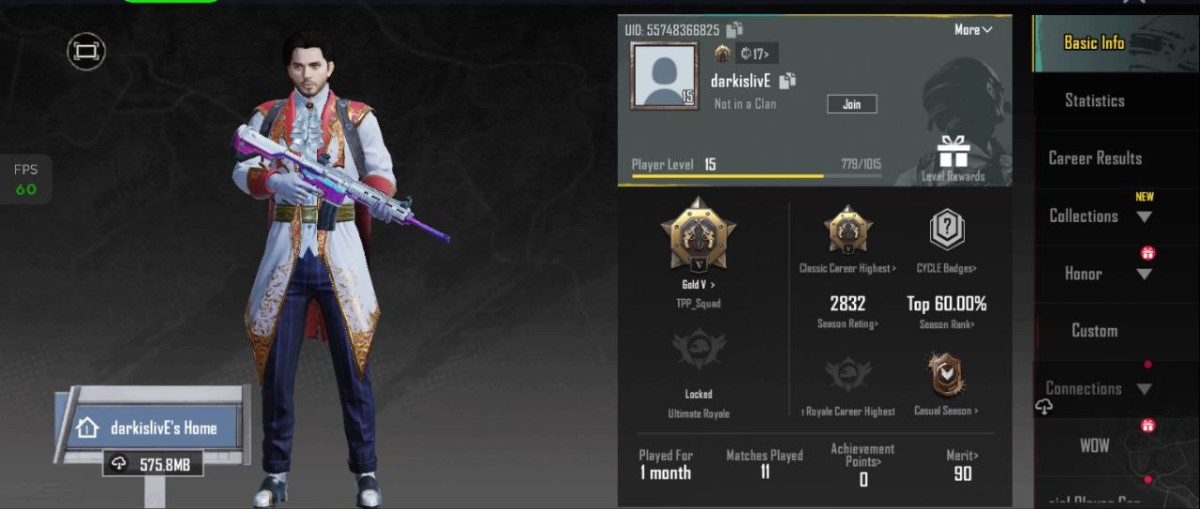The width and height of the screenshot is (1200, 509).
Task: Expand the Honor section
Action: point(1098,273)
